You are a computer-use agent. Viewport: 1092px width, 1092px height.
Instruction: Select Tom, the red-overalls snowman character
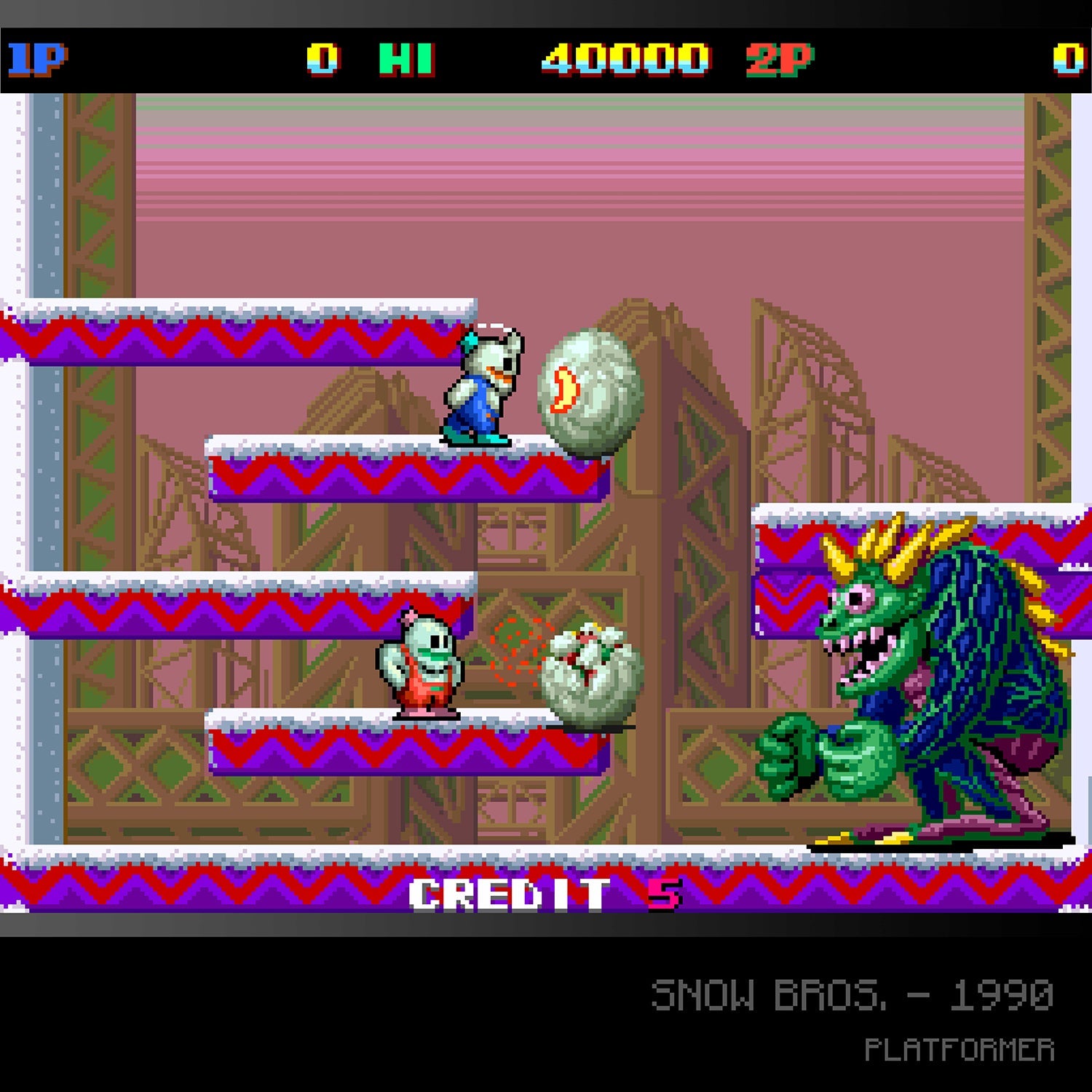click(x=422, y=662)
